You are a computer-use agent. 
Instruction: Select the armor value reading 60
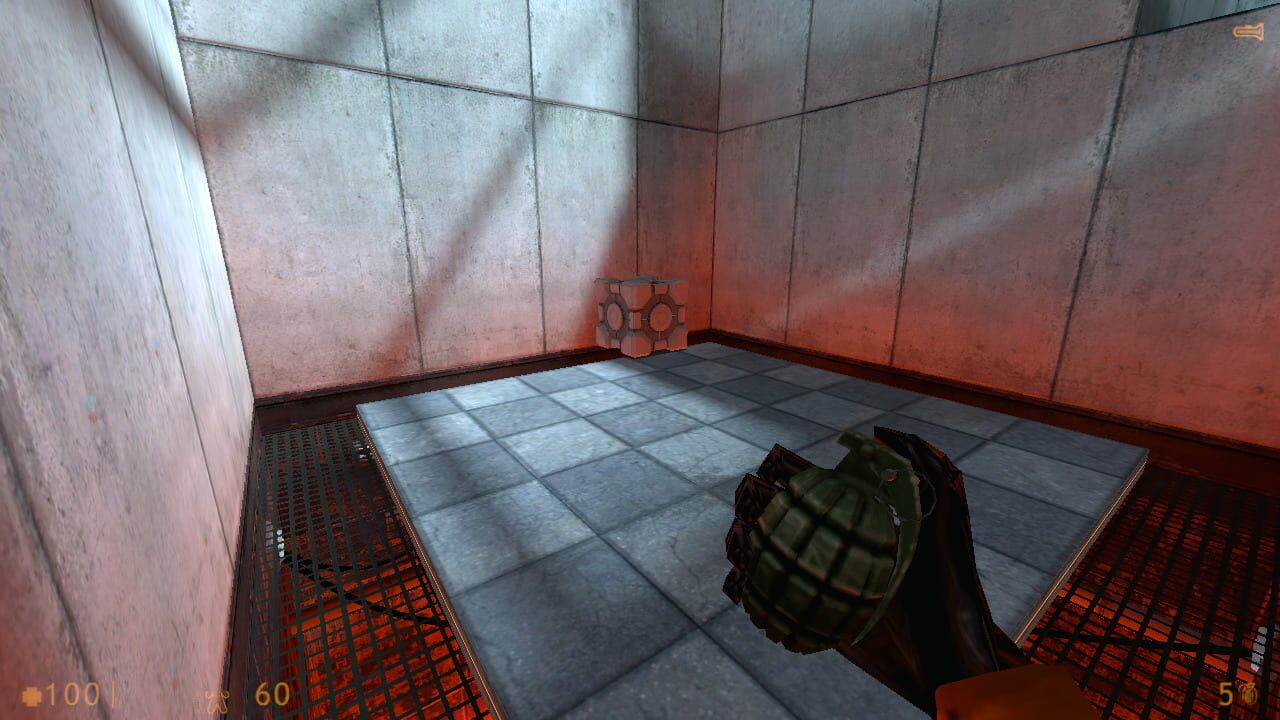tap(270, 696)
